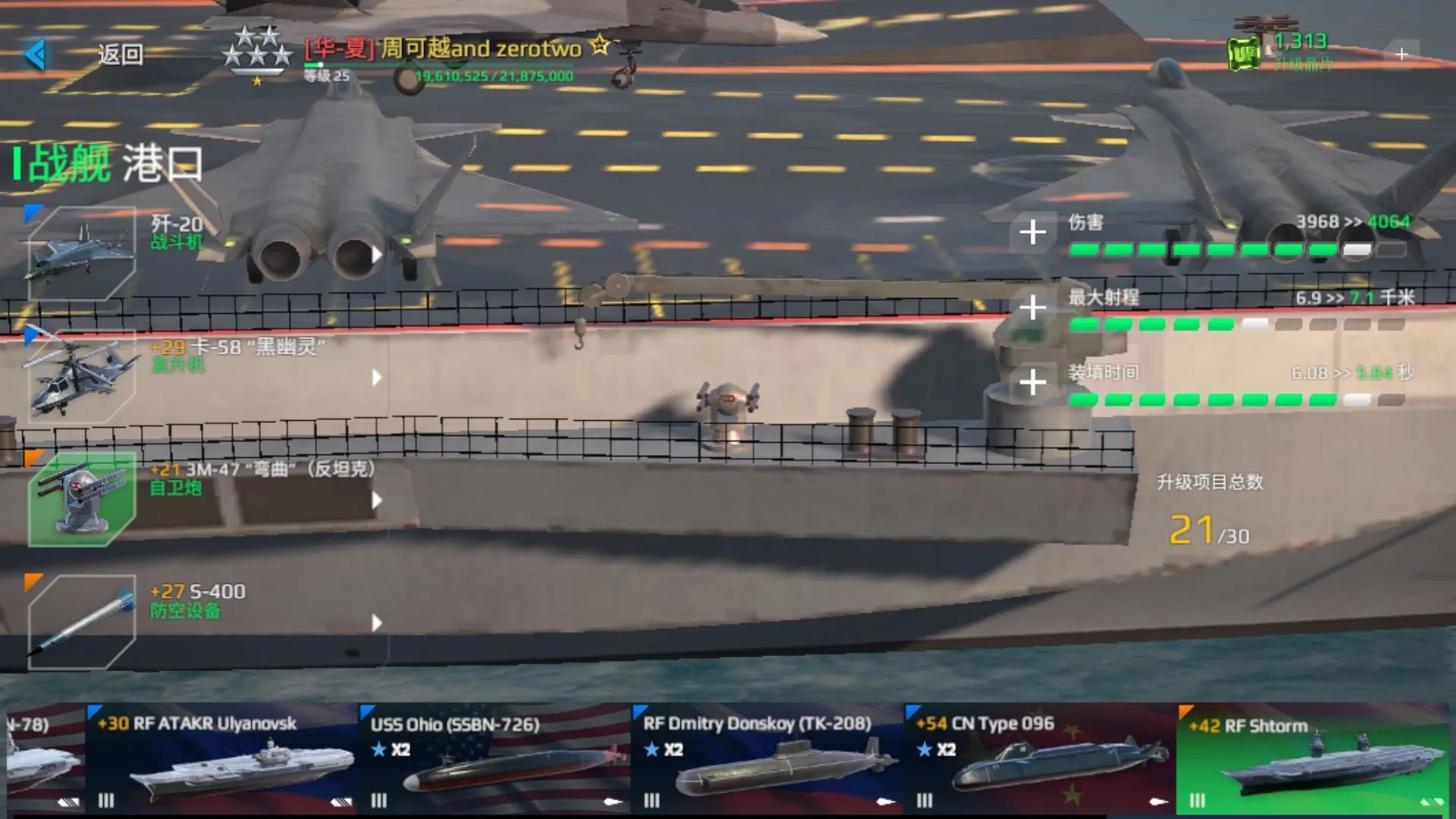Viewport: 1456px width, 819px height.
Task: Choose the RF ATAKR Ulyanovsk ship
Action: tap(220, 758)
